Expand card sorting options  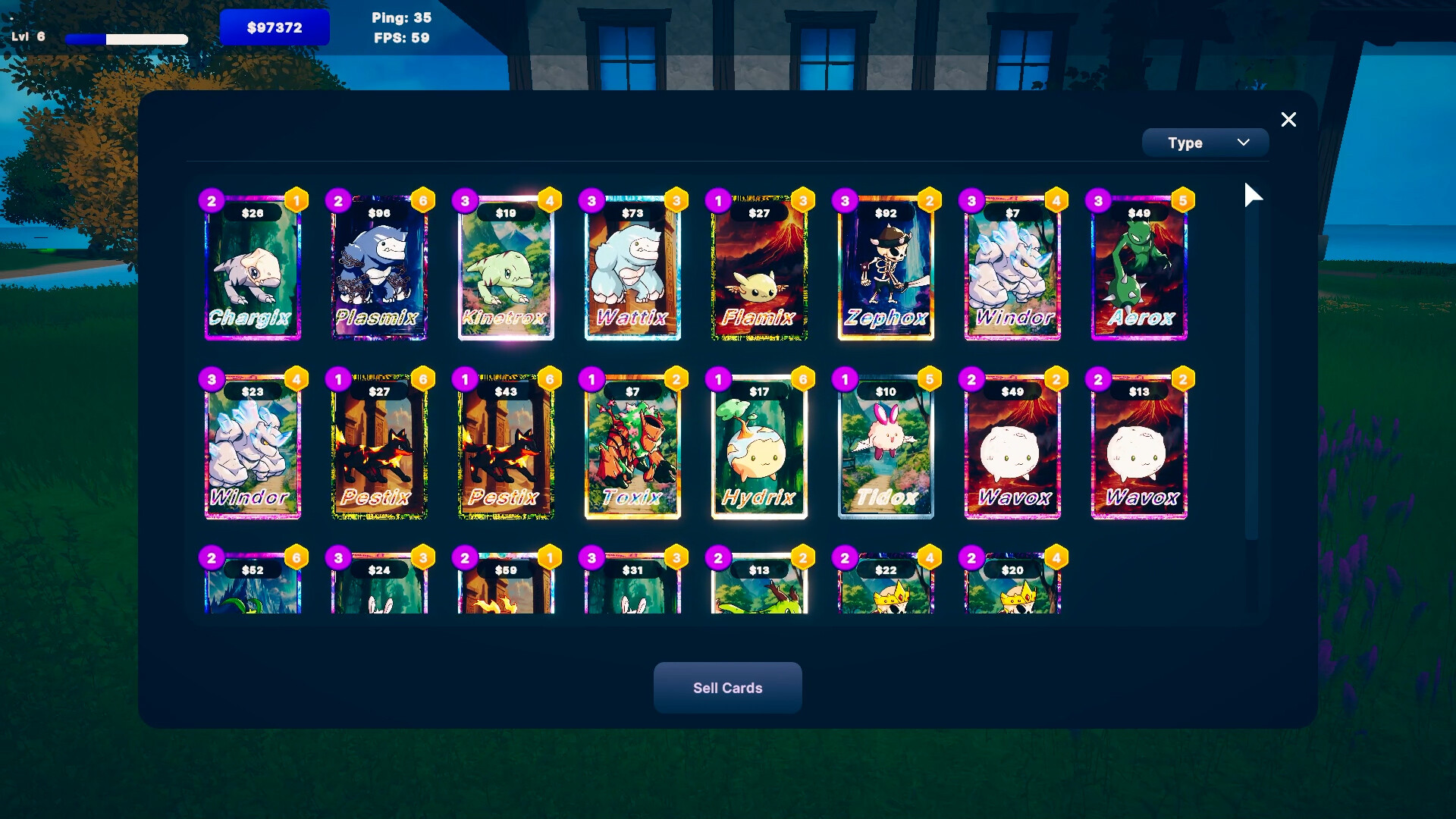tap(1205, 142)
